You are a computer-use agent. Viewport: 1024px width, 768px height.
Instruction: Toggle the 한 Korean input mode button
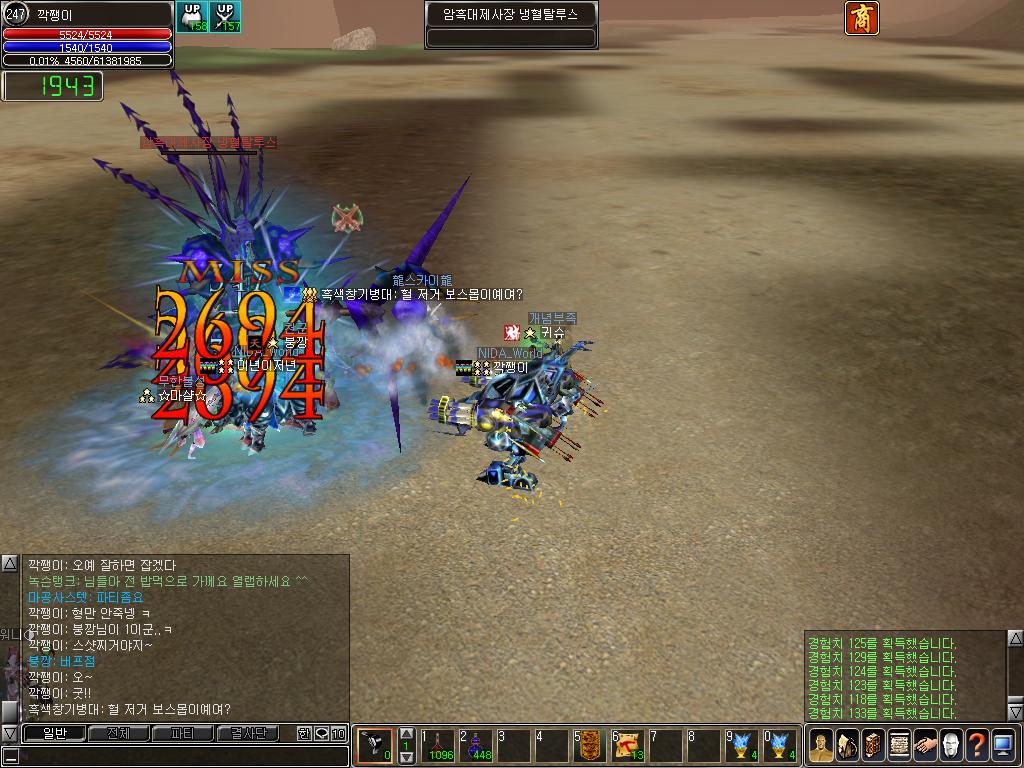[305, 733]
